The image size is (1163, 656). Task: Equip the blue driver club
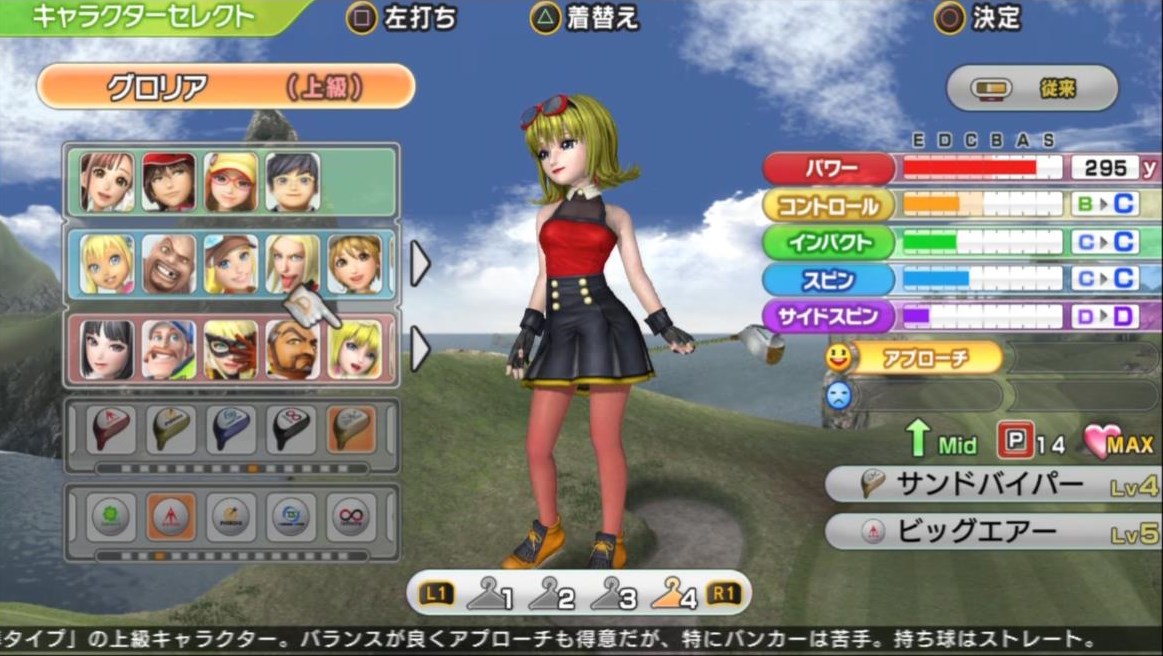click(230, 430)
